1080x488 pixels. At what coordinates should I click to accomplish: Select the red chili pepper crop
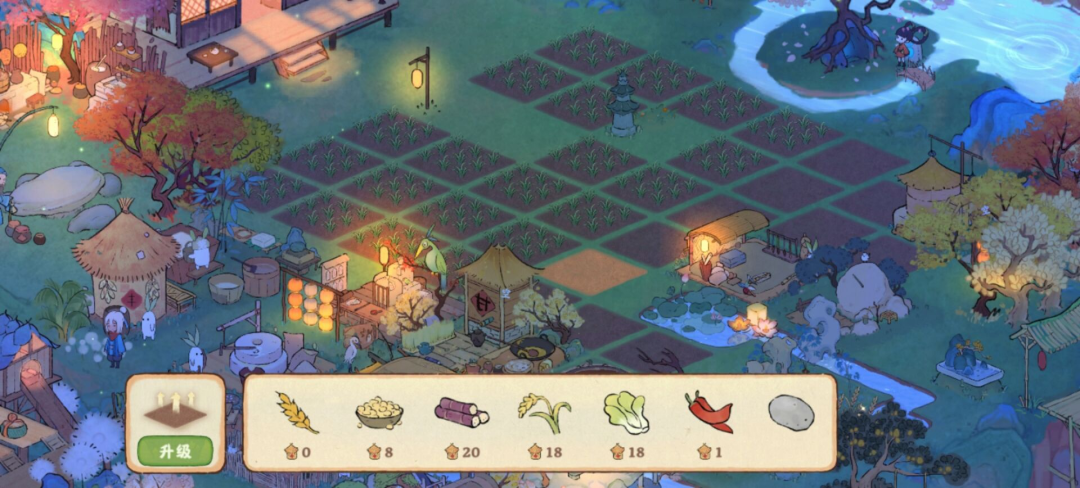pyautogui.click(x=709, y=412)
